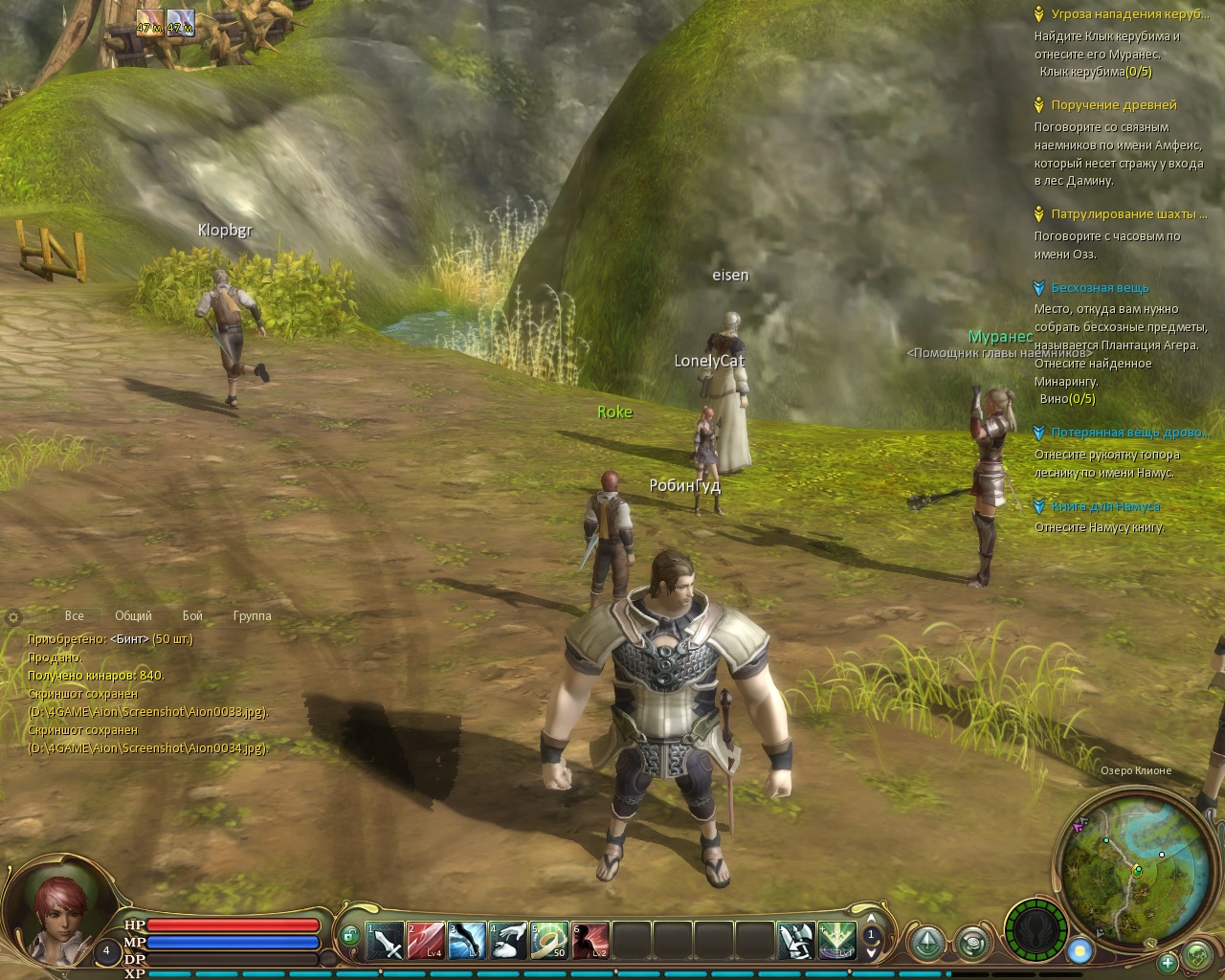The image size is (1225, 980).
Task: Open the Бой chat tab
Action: pyautogui.click(x=192, y=616)
